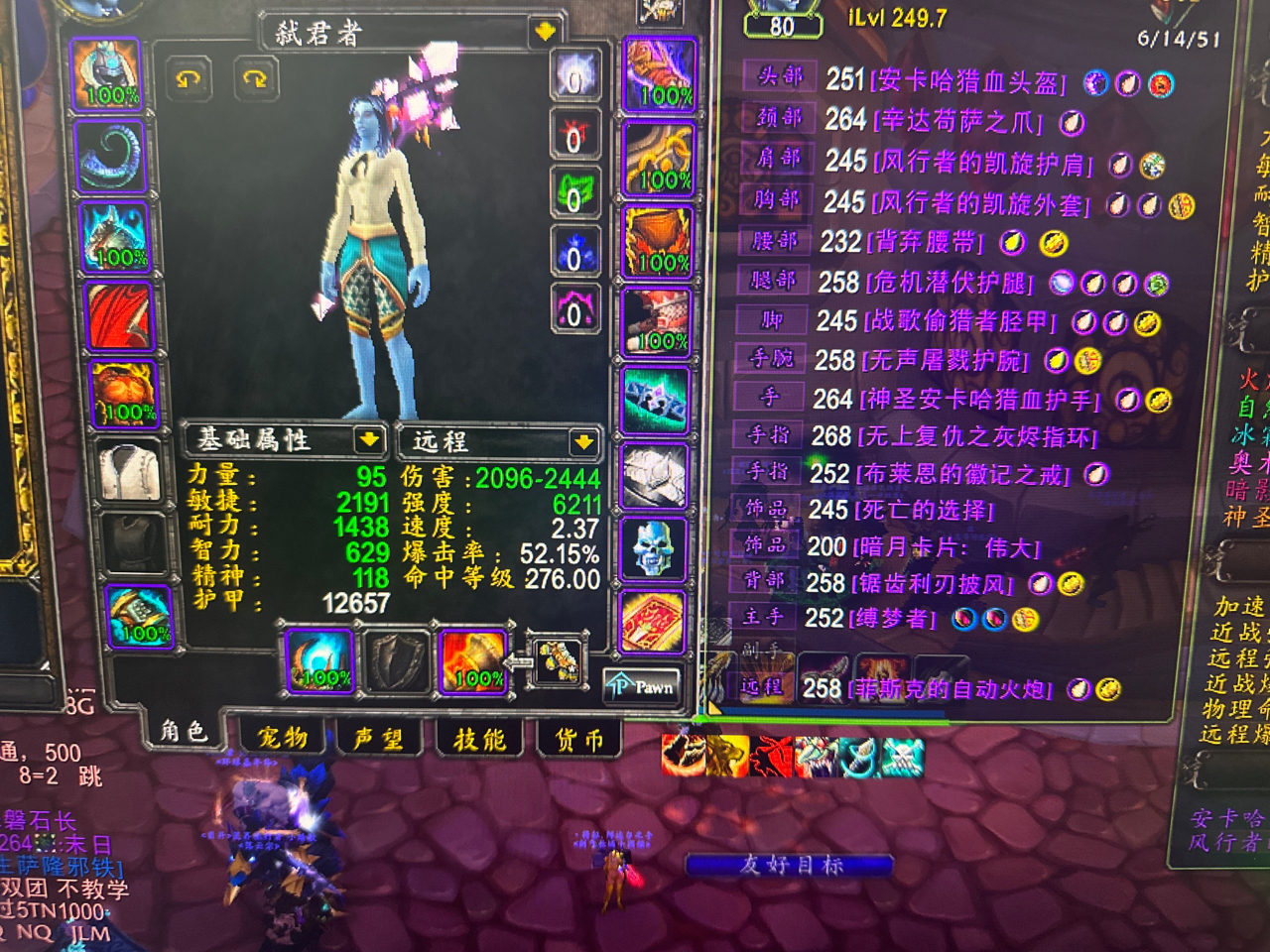Click the right rotate arrow above the character model

pyautogui.click(x=257, y=79)
